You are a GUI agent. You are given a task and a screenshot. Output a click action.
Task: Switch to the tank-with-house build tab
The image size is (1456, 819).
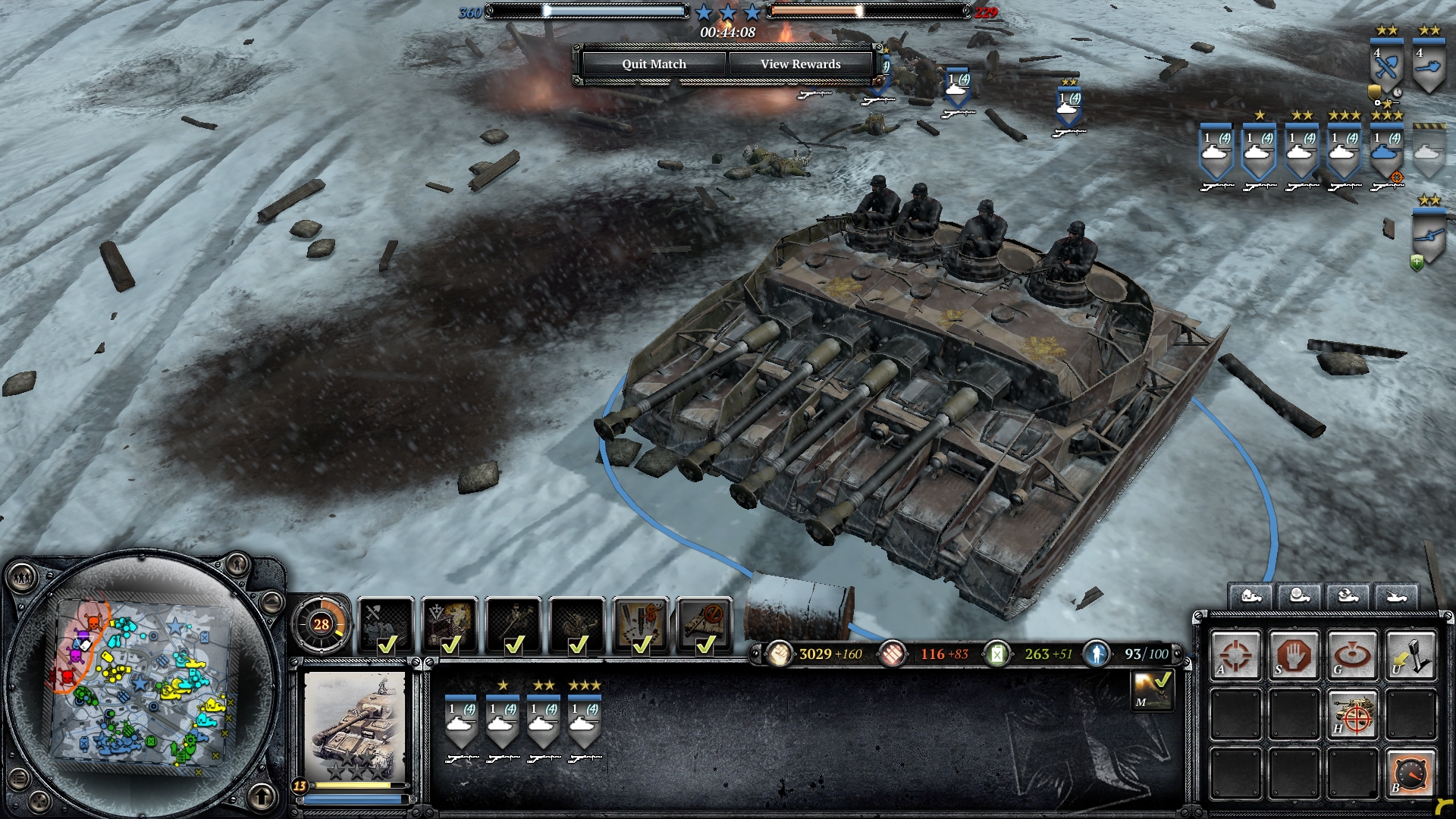[x=1250, y=596]
